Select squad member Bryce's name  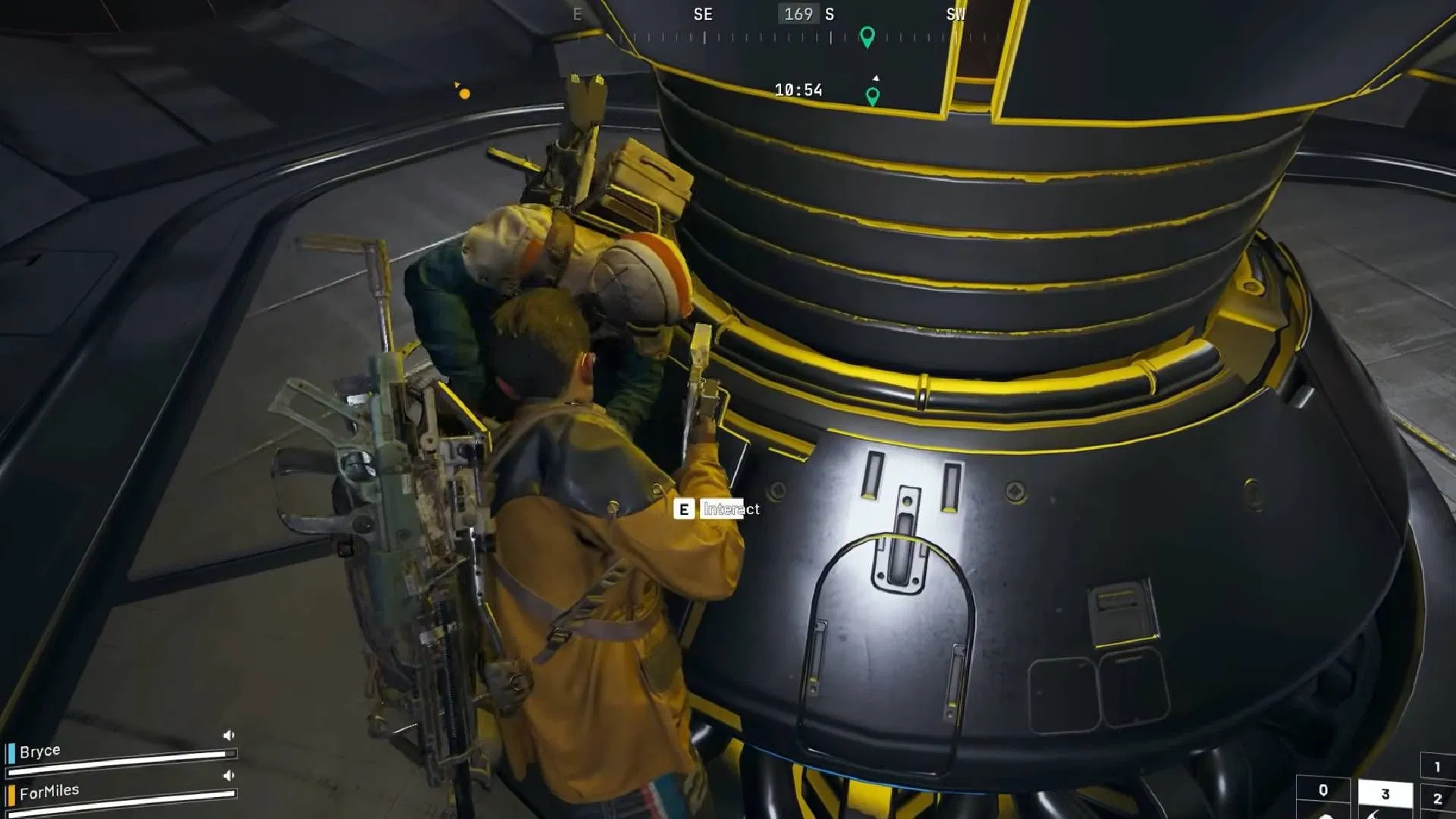(40, 752)
